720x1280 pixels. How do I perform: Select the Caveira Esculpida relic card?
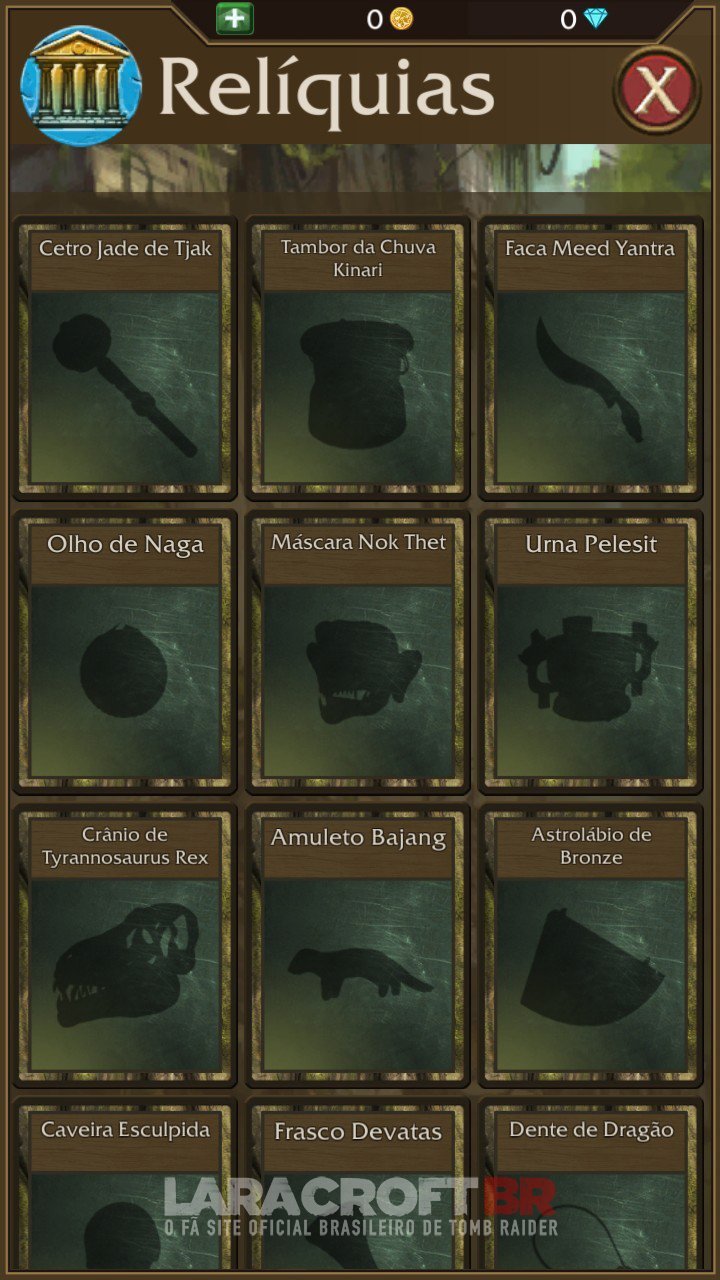point(125,1185)
